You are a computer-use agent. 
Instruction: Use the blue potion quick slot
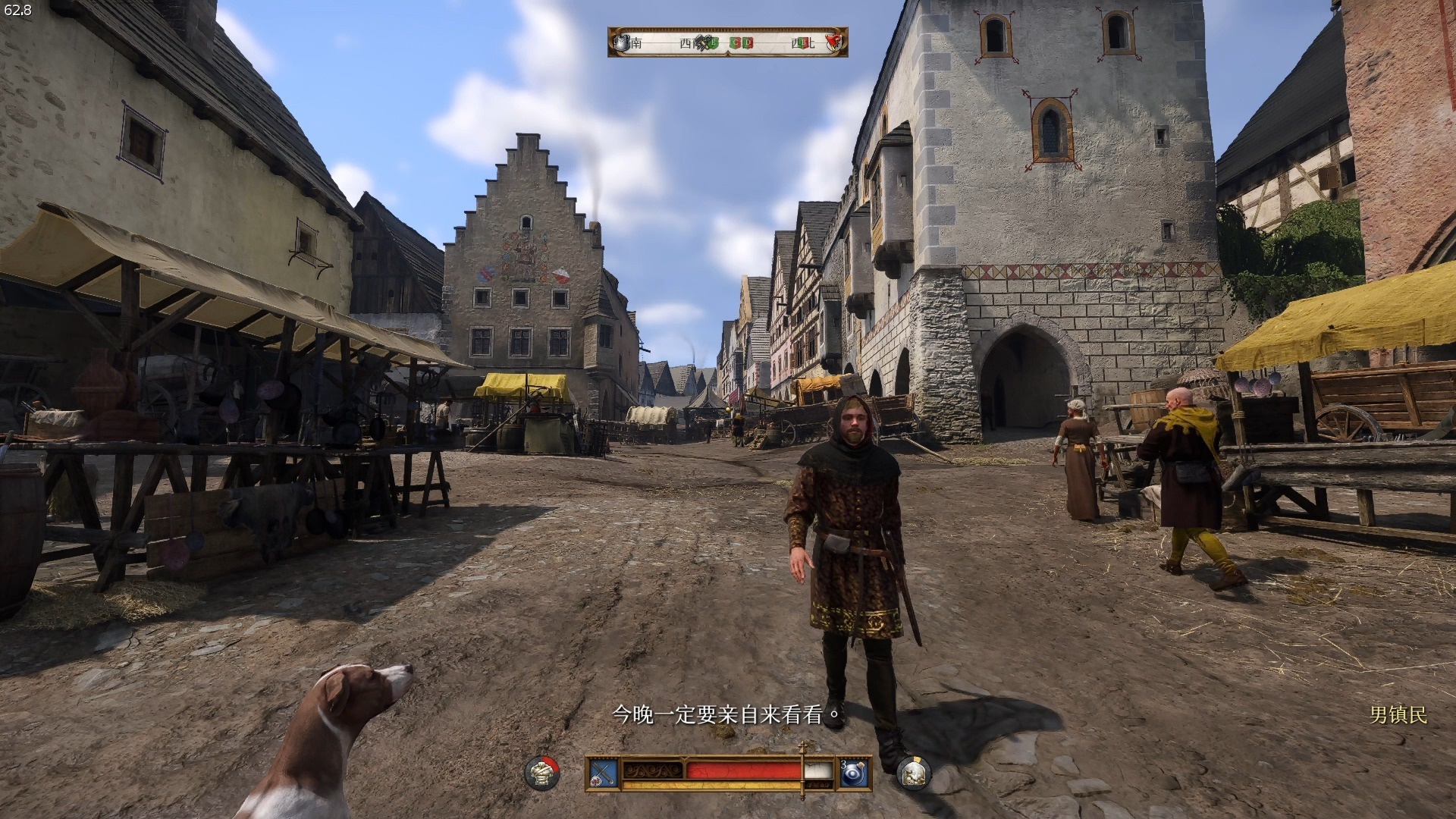tap(855, 773)
